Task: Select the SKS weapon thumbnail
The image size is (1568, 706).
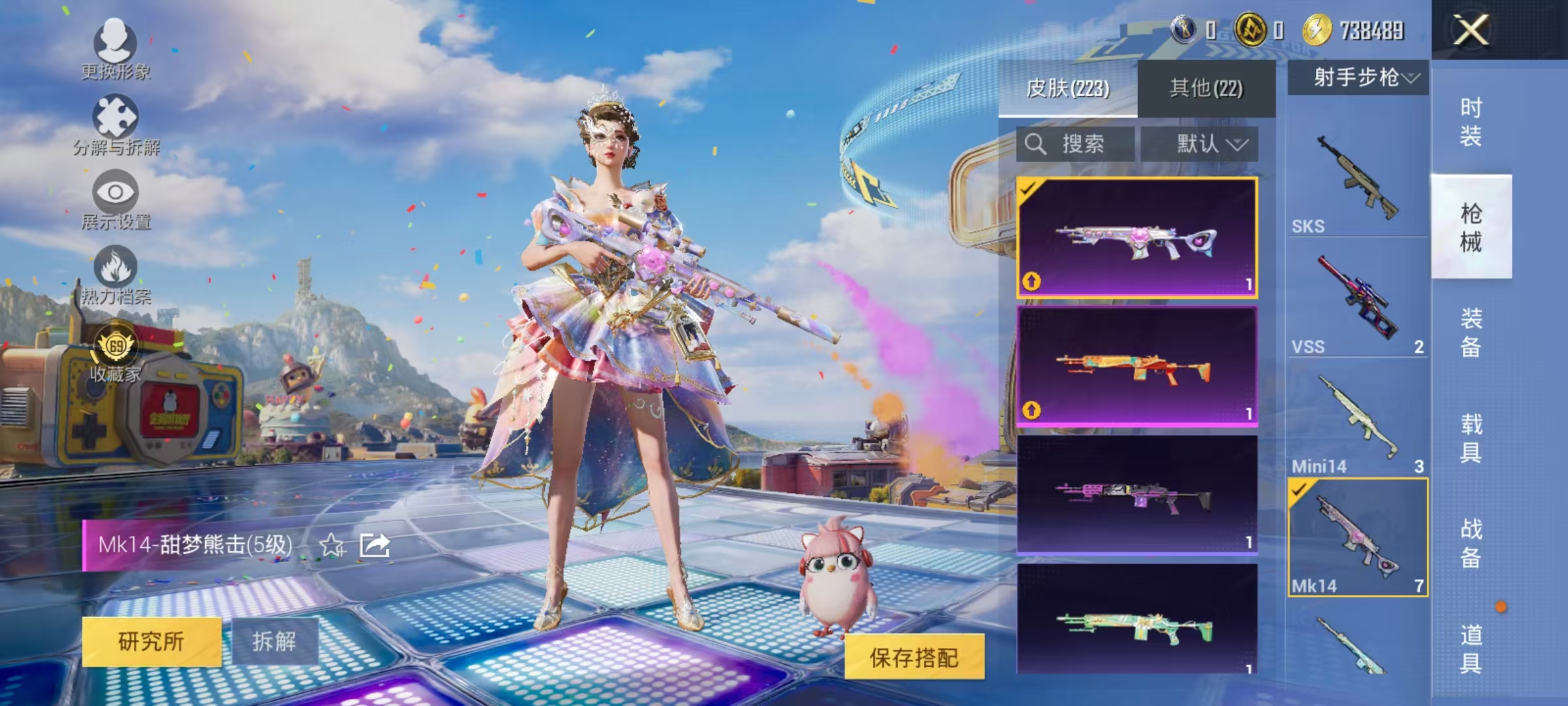Action: click(1358, 176)
